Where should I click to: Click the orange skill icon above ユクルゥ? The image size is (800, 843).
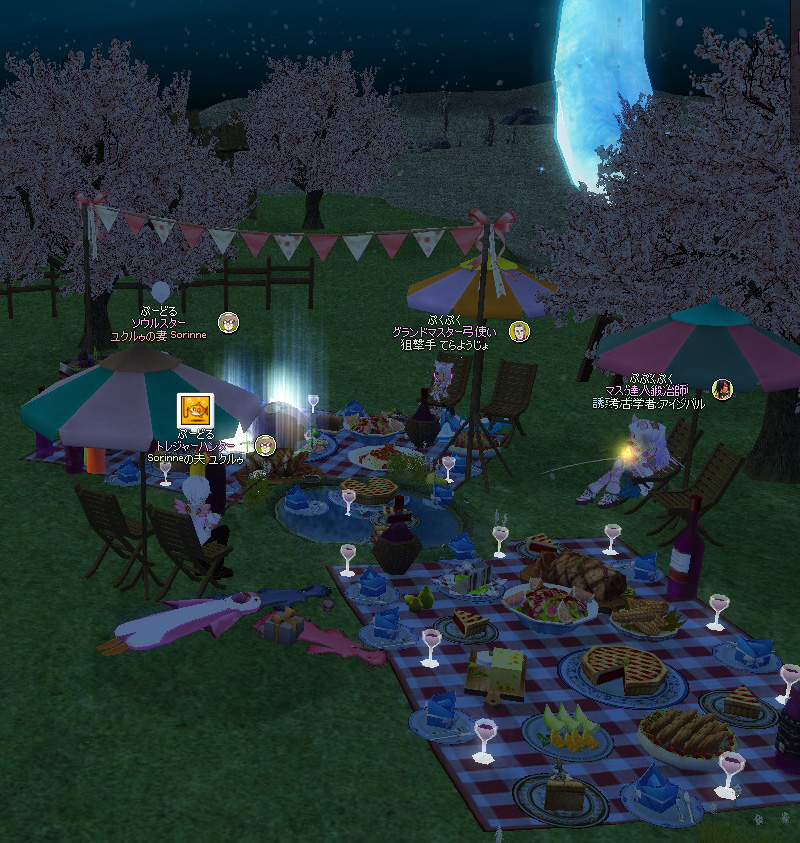coord(194,410)
